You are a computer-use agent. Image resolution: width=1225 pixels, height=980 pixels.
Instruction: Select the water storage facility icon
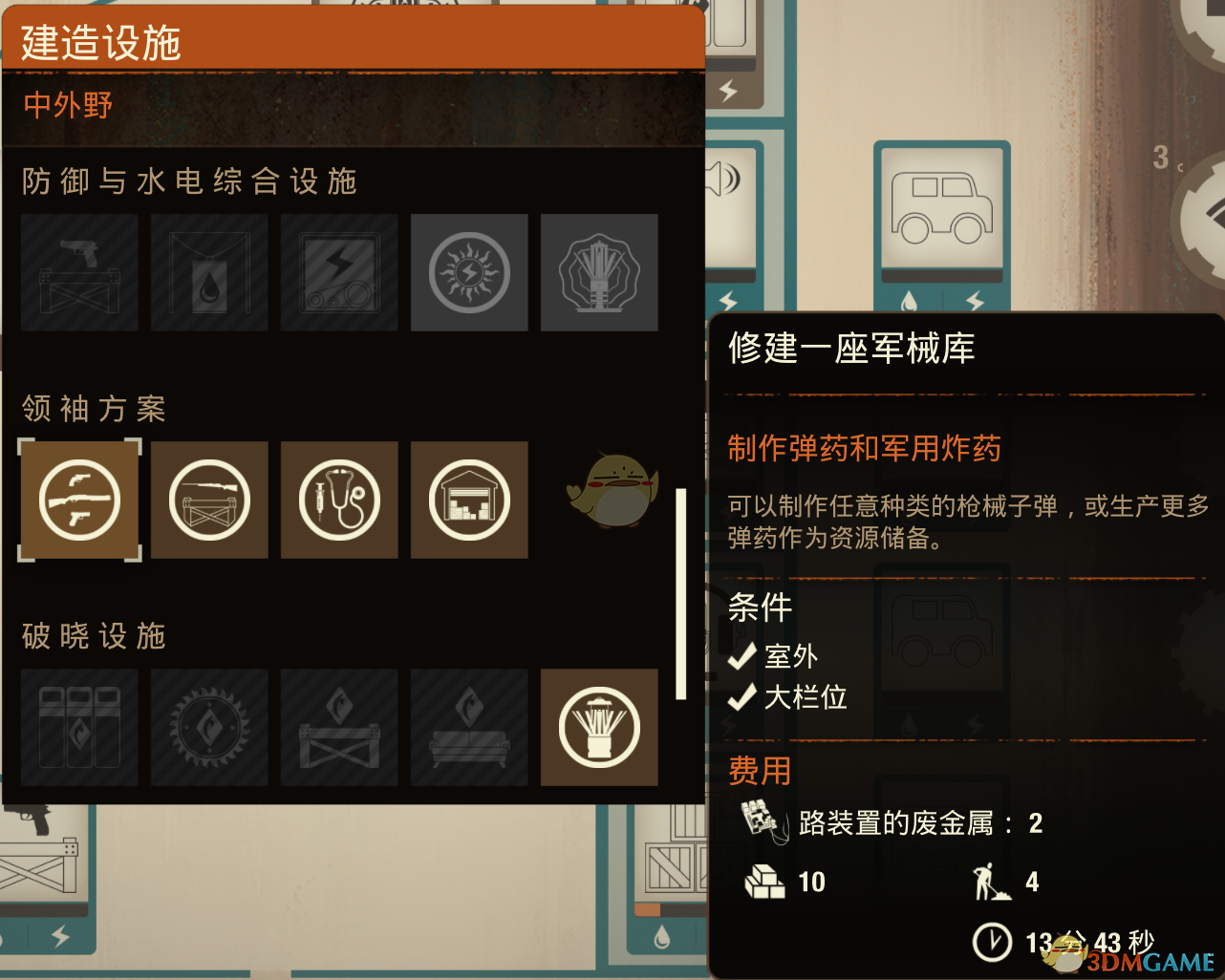pyautogui.click(x=209, y=272)
